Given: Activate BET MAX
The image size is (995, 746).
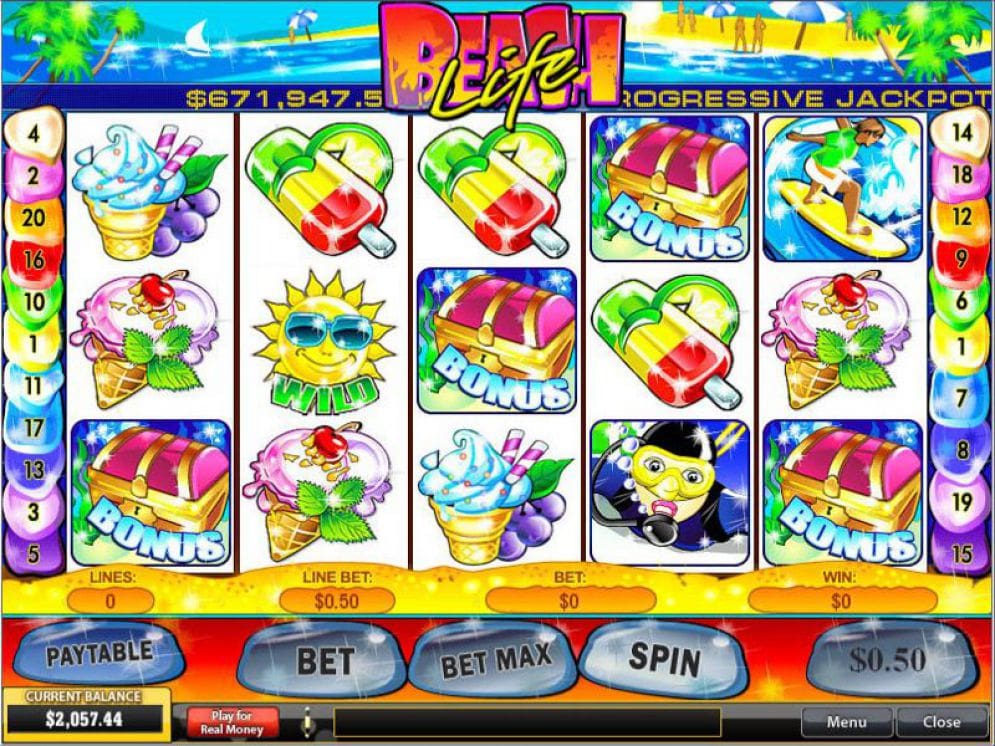Looking at the screenshot, I should click(x=496, y=658).
